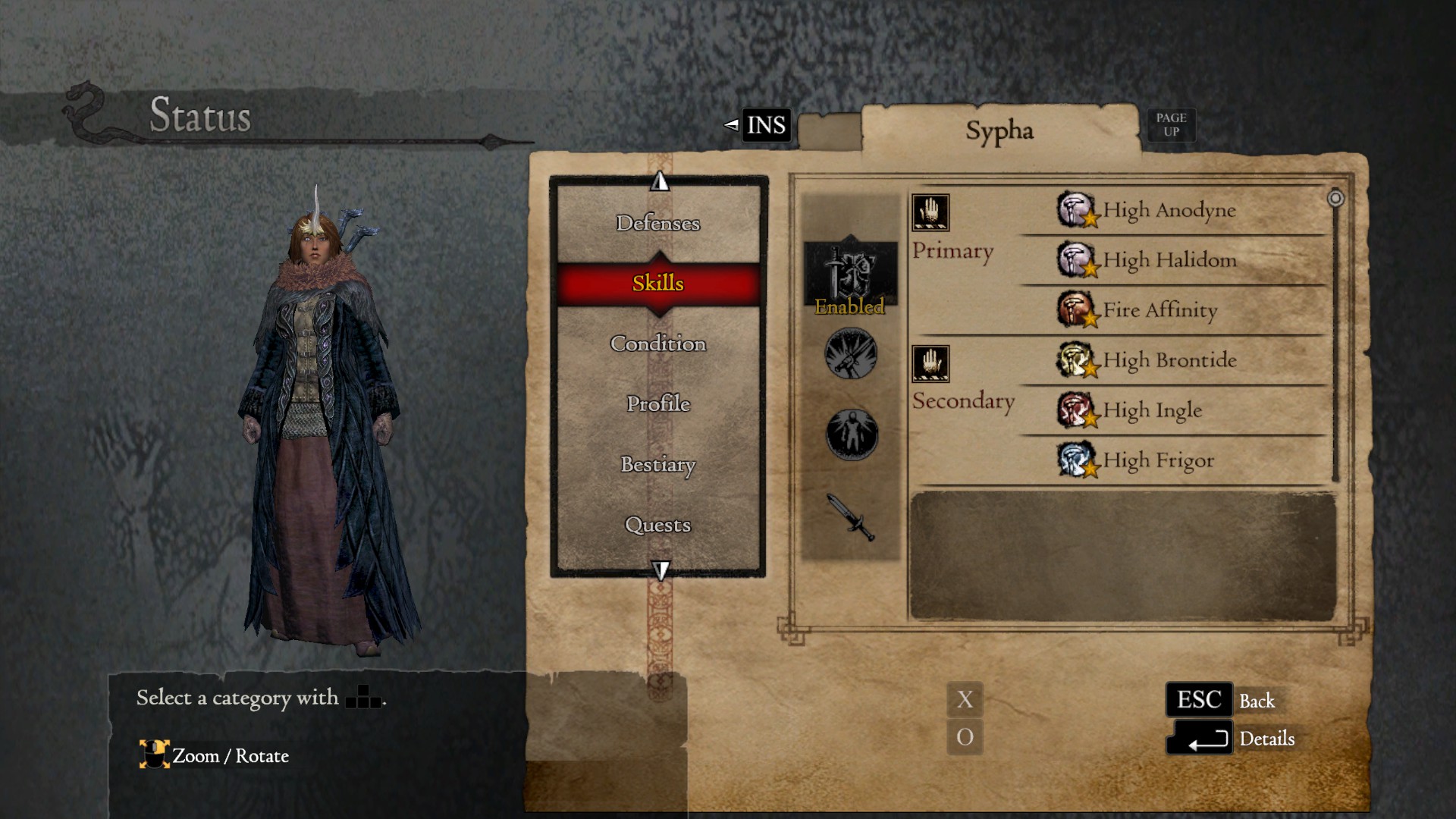The width and height of the screenshot is (1456, 819).
Task: Open the Profile category
Action: 657,403
